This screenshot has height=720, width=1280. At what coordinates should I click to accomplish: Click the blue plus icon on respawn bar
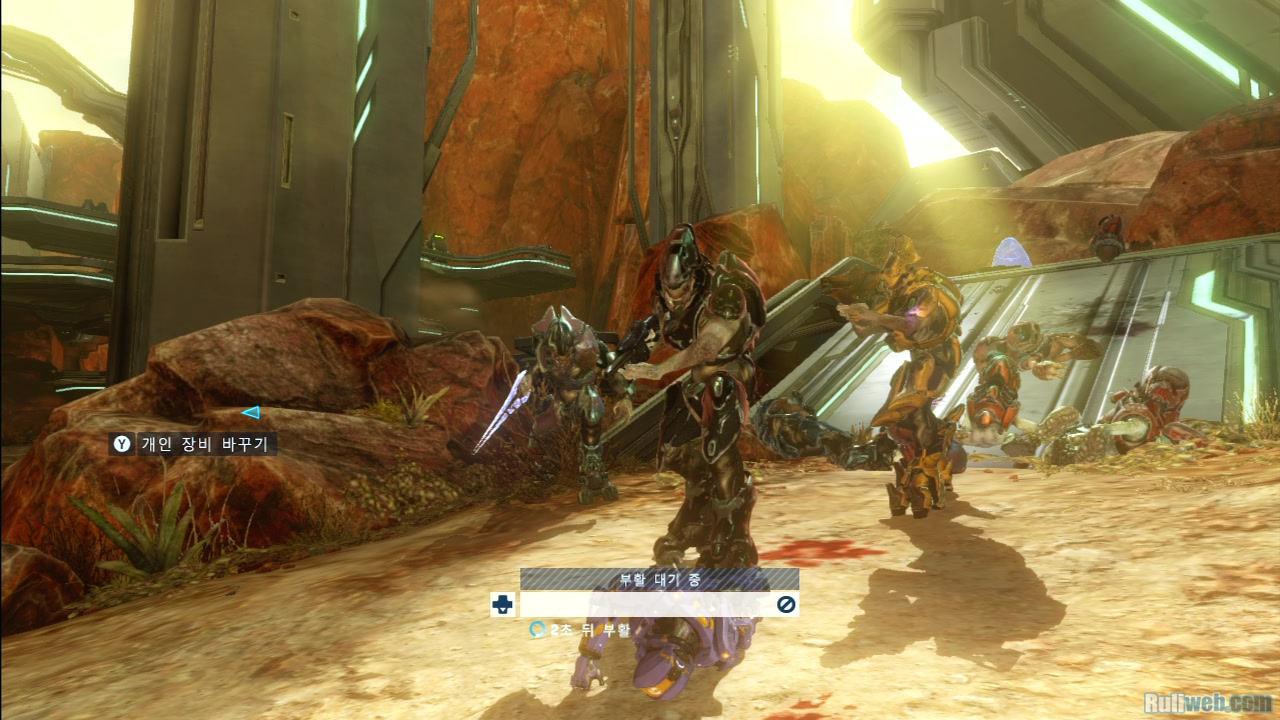503,604
